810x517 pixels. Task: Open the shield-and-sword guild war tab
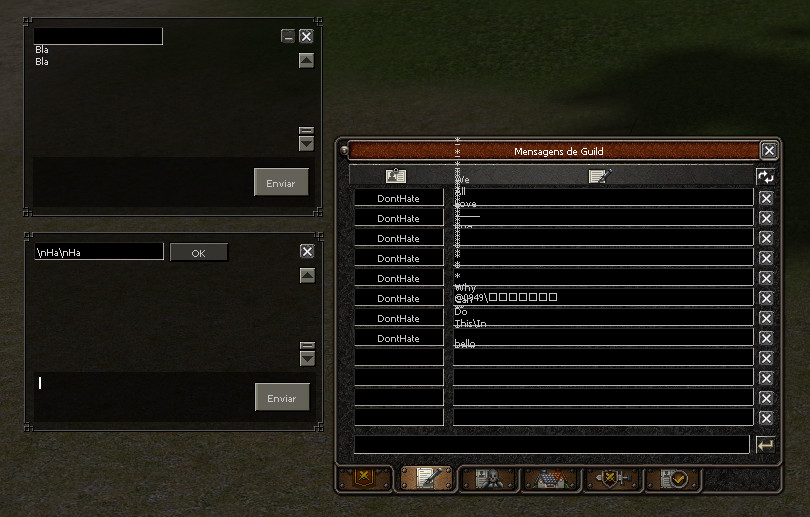tap(611, 479)
